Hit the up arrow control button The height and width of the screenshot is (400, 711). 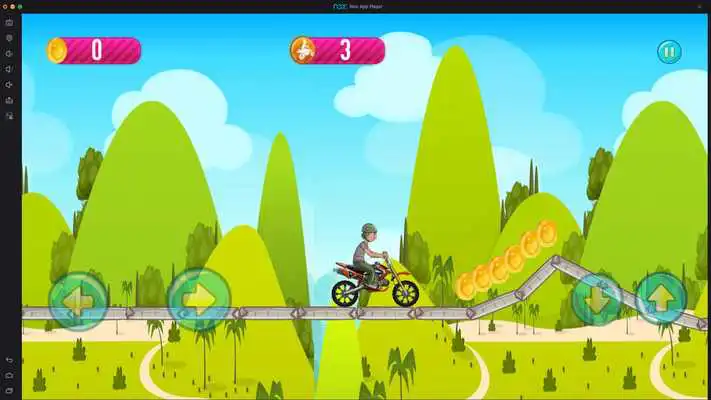coord(661,298)
